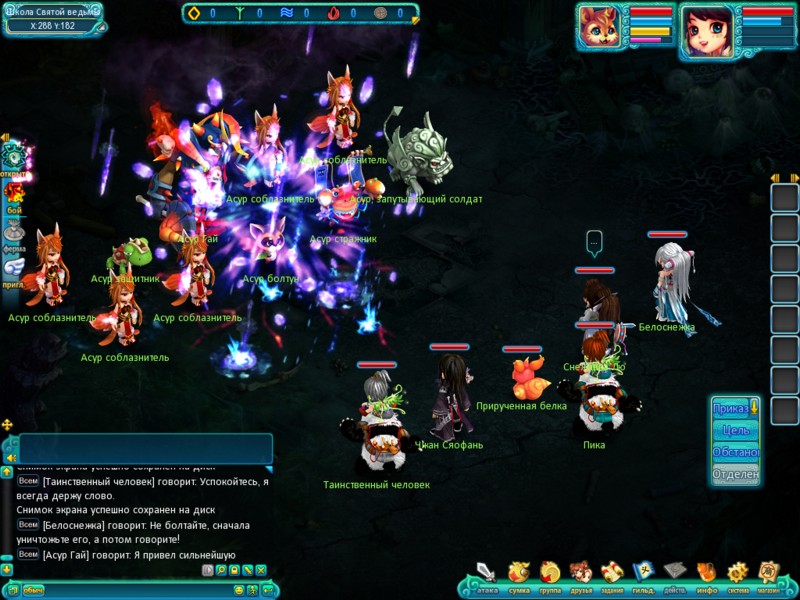Viewport: 800px width, 600px height.
Task: Open the группа party menu
Action: tap(550, 573)
